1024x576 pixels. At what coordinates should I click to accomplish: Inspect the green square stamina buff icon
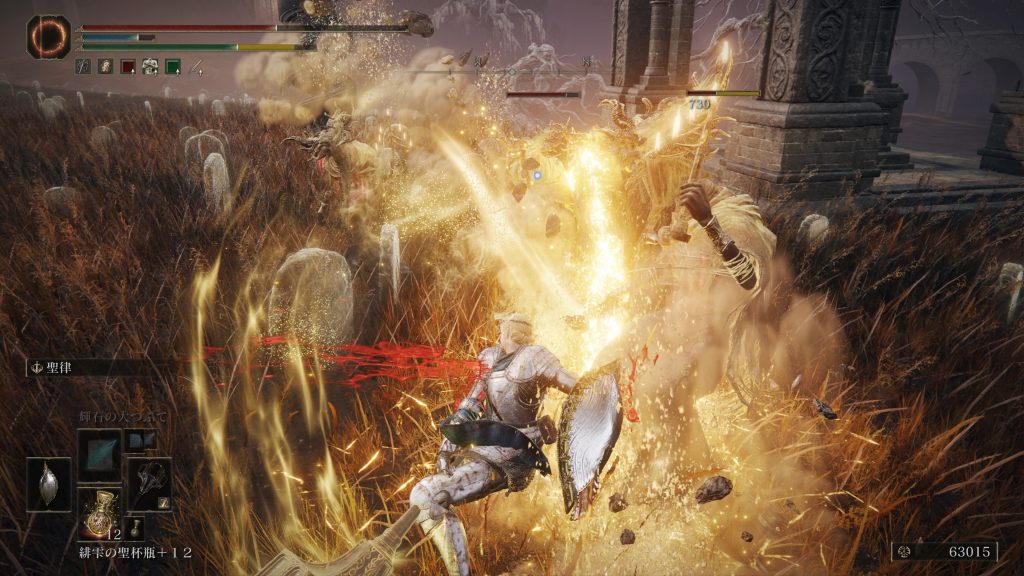(x=173, y=67)
